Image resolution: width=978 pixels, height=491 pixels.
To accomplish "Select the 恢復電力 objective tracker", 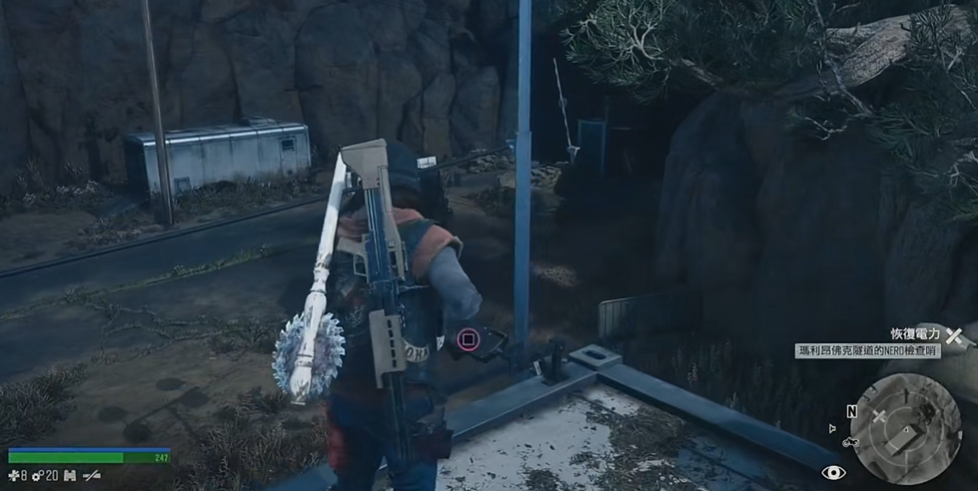I will click(916, 334).
